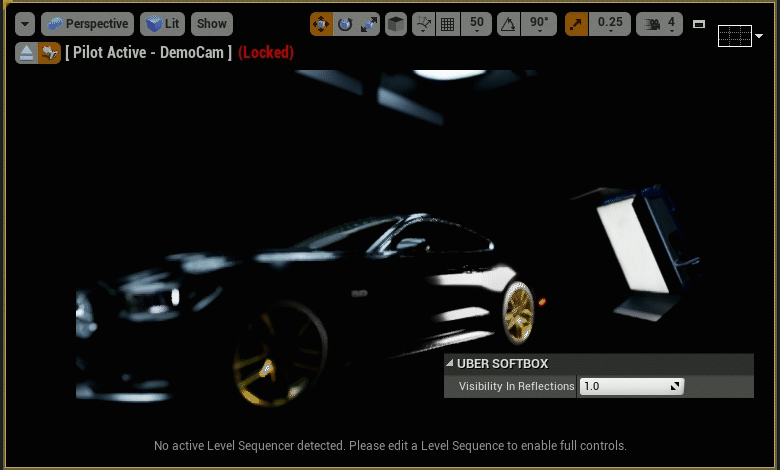Toggle grid snapping icon
The height and width of the screenshot is (470, 780).
447,24
